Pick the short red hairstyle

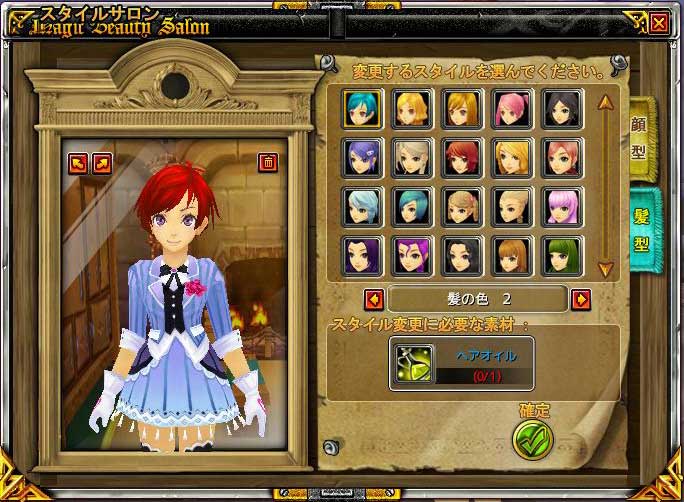(x=462, y=156)
